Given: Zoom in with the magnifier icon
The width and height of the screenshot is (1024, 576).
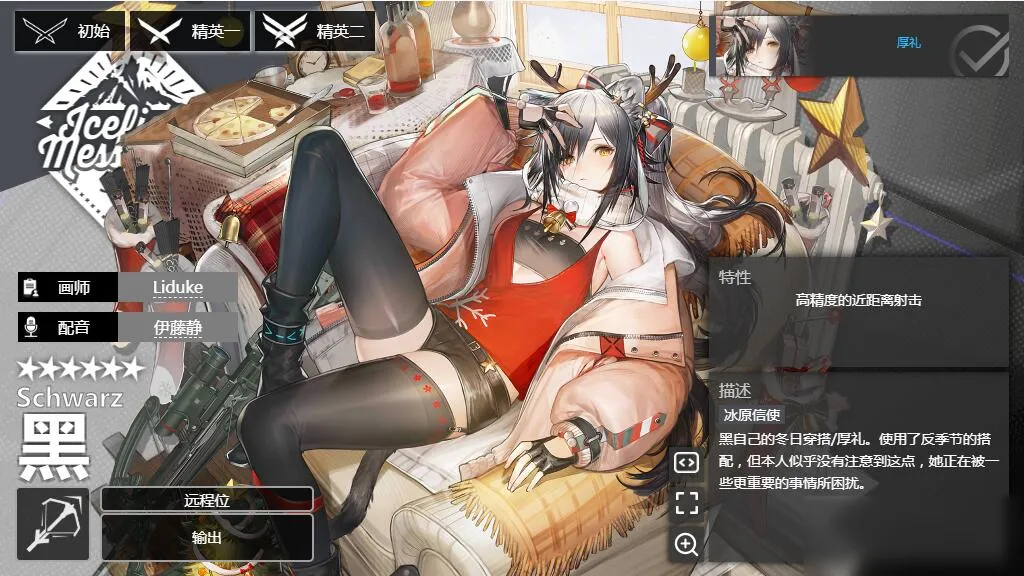Looking at the screenshot, I should tap(686, 544).
